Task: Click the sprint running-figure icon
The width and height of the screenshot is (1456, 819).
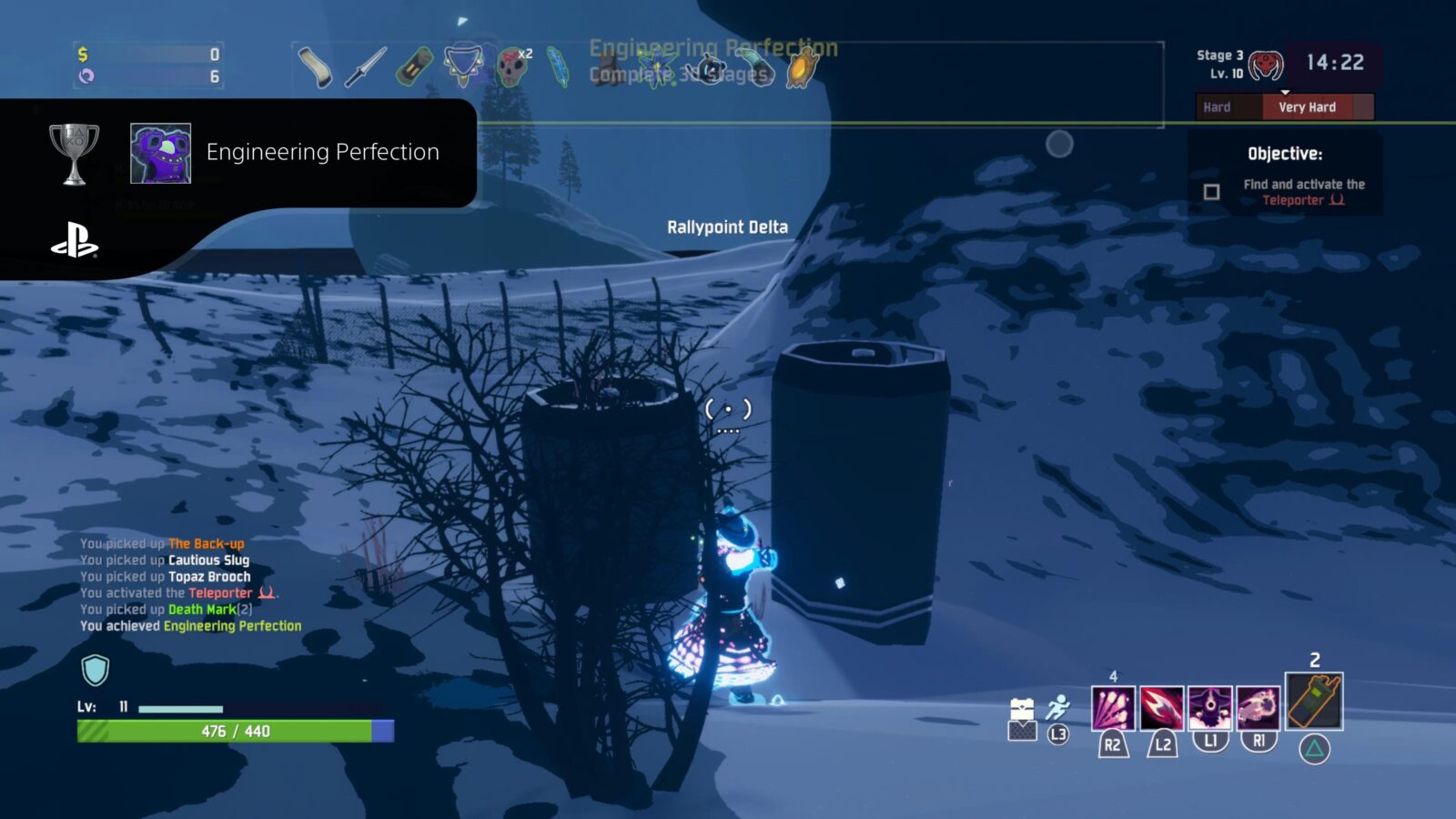Action: click(1057, 708)
